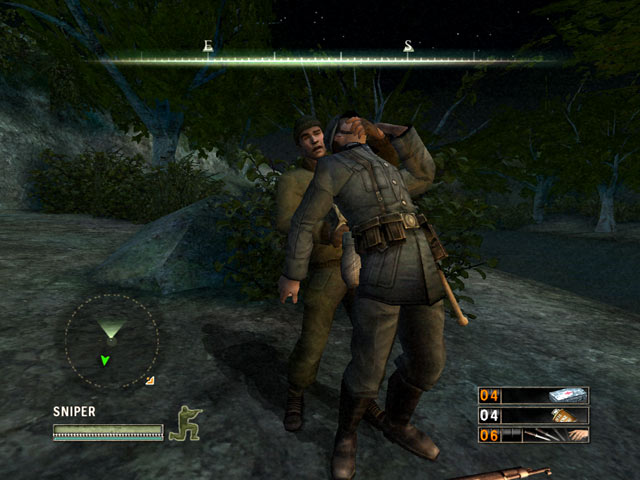
Task: Click the compass strip's S marker
Action: tap(408, 46)
